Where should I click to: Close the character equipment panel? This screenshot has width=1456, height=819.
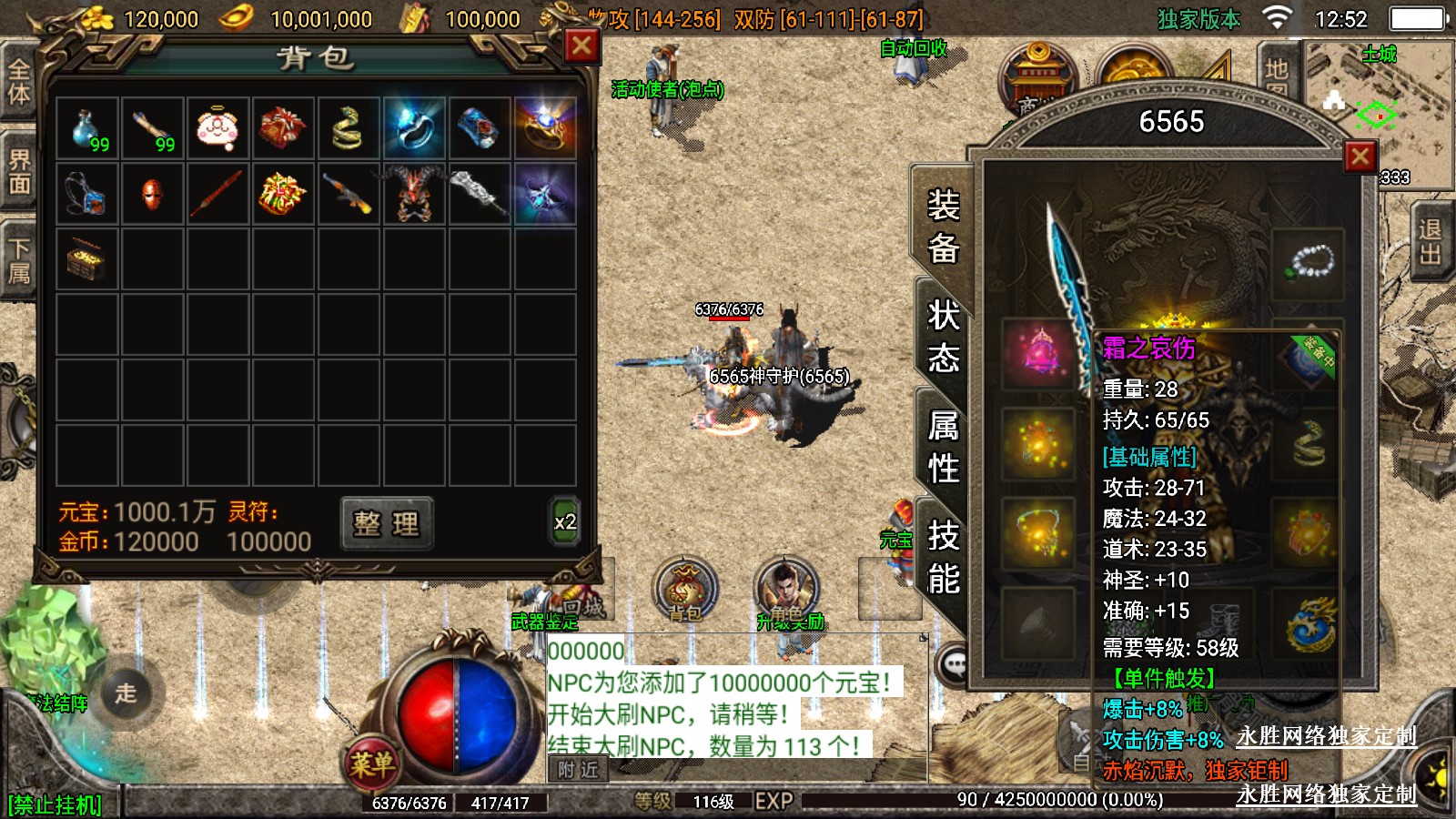click(x=1360, y=157)
